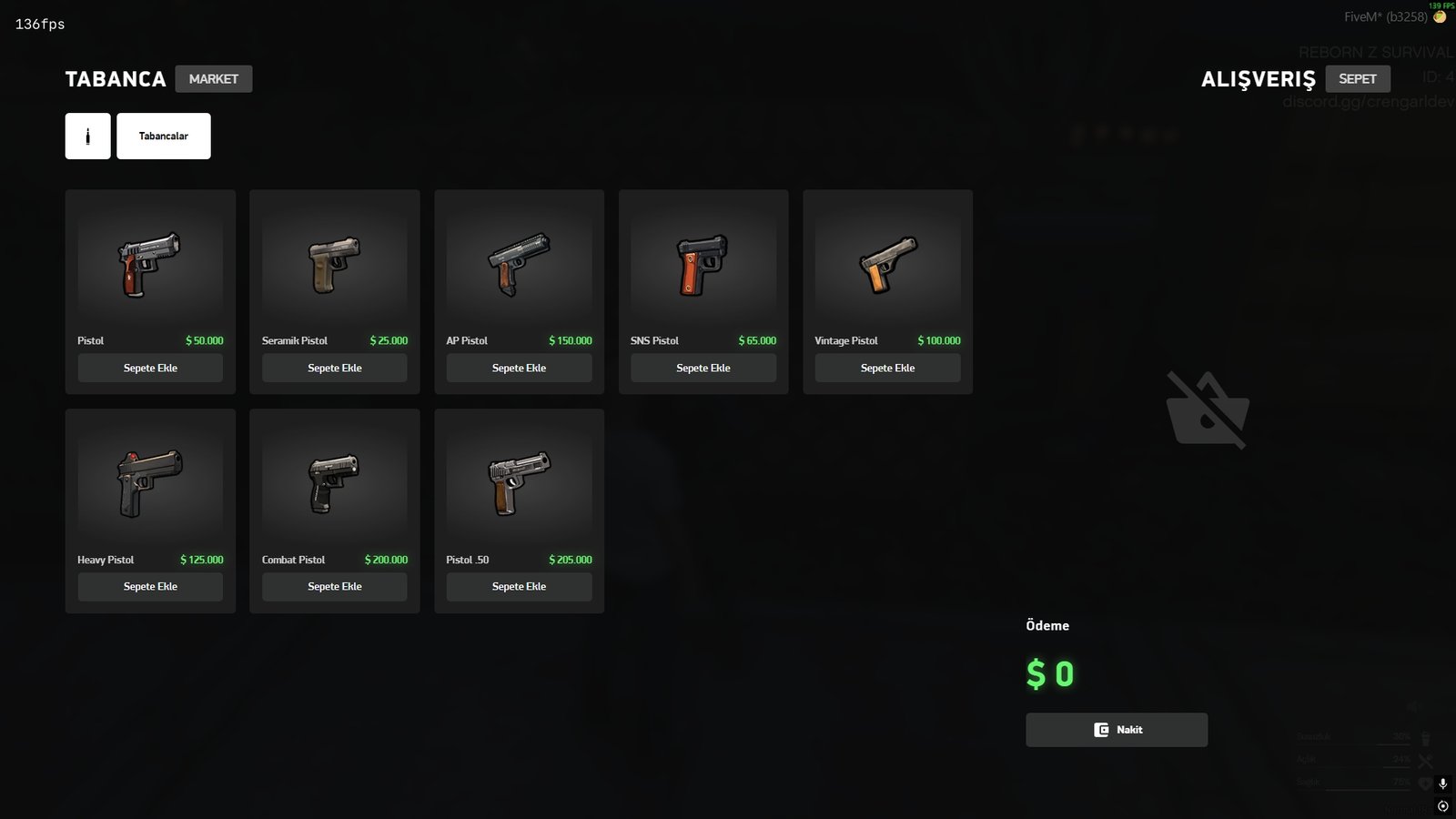This screenshot has width=1456, height=819.
Task: Click the thirst droplet HUD icon
Action: click(x=1426, y=739)
